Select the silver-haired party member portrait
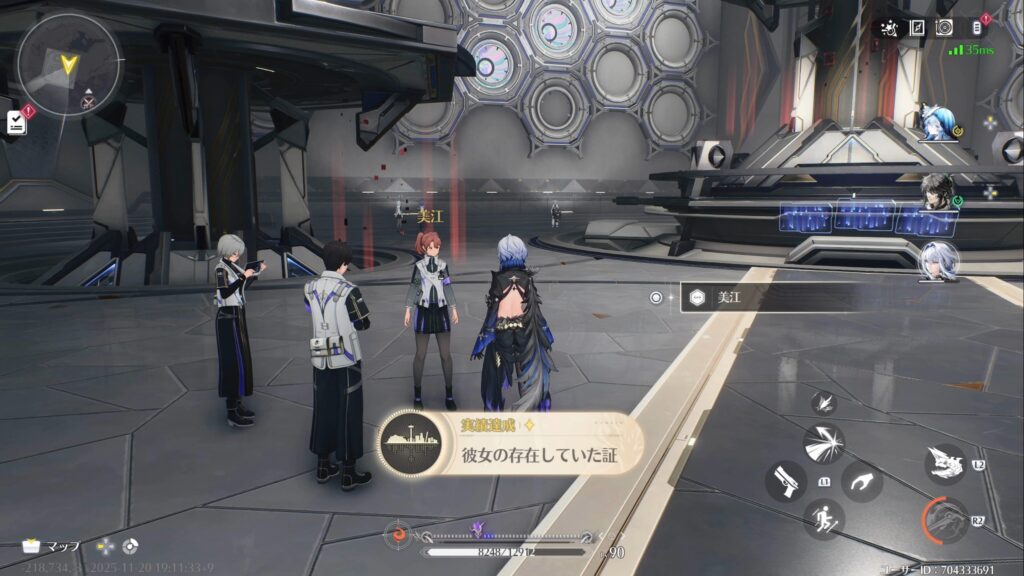The height and width of the screenshot is (576, 1024). 938,261
